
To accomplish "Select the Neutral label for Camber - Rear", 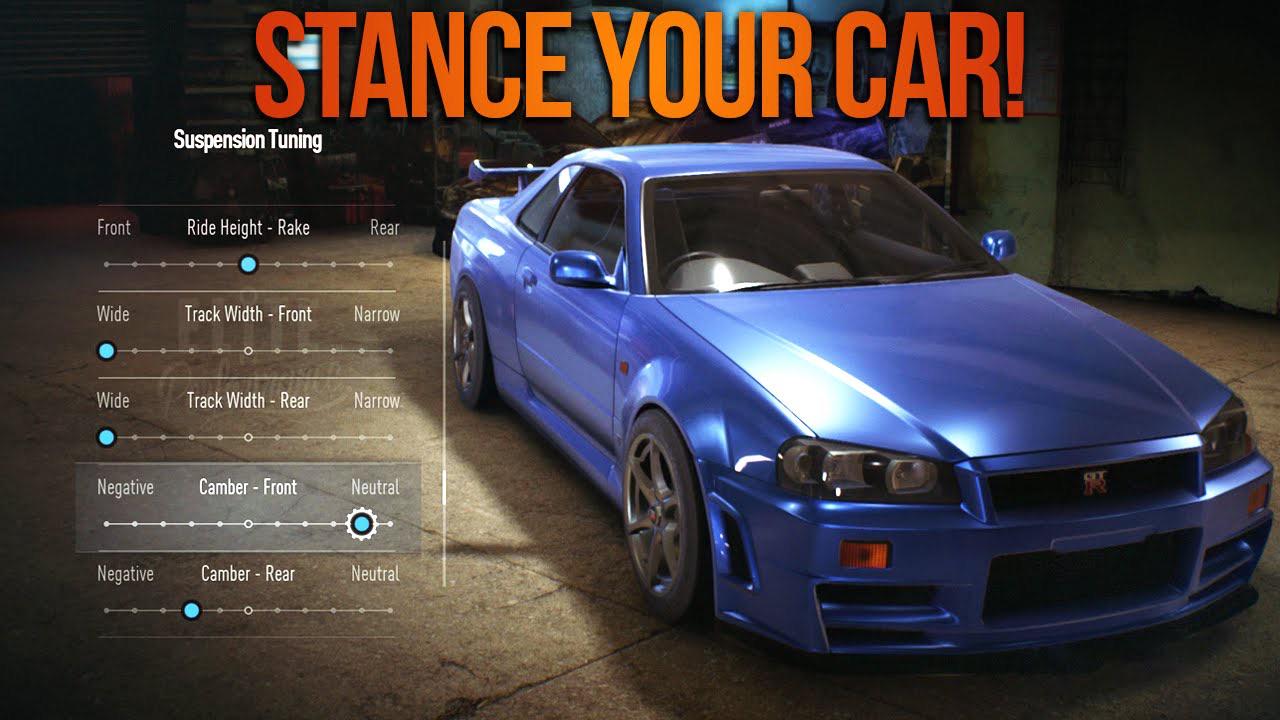I will (374, 574).
